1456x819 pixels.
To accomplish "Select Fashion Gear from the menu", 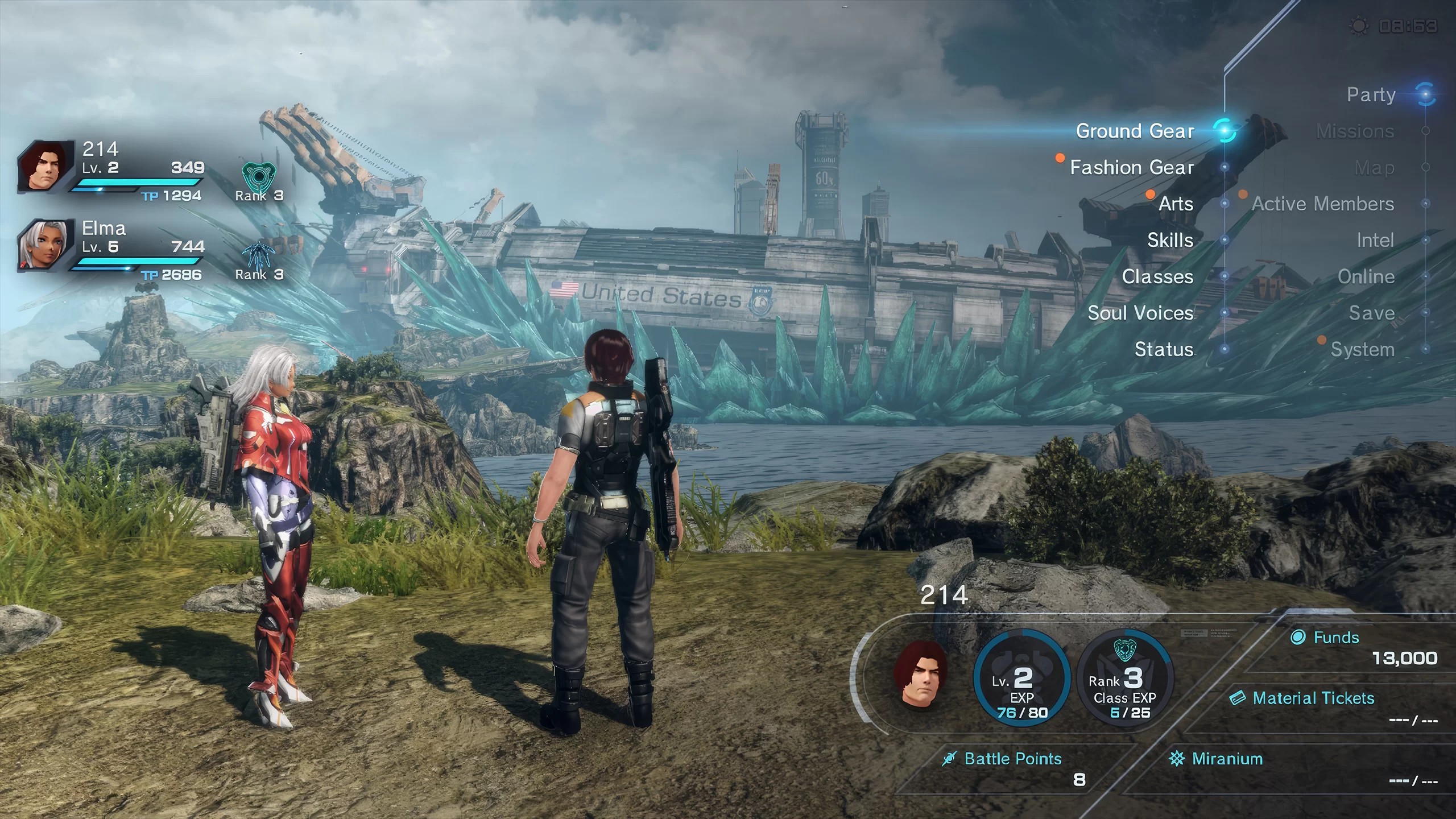I will coord(1132,168).
